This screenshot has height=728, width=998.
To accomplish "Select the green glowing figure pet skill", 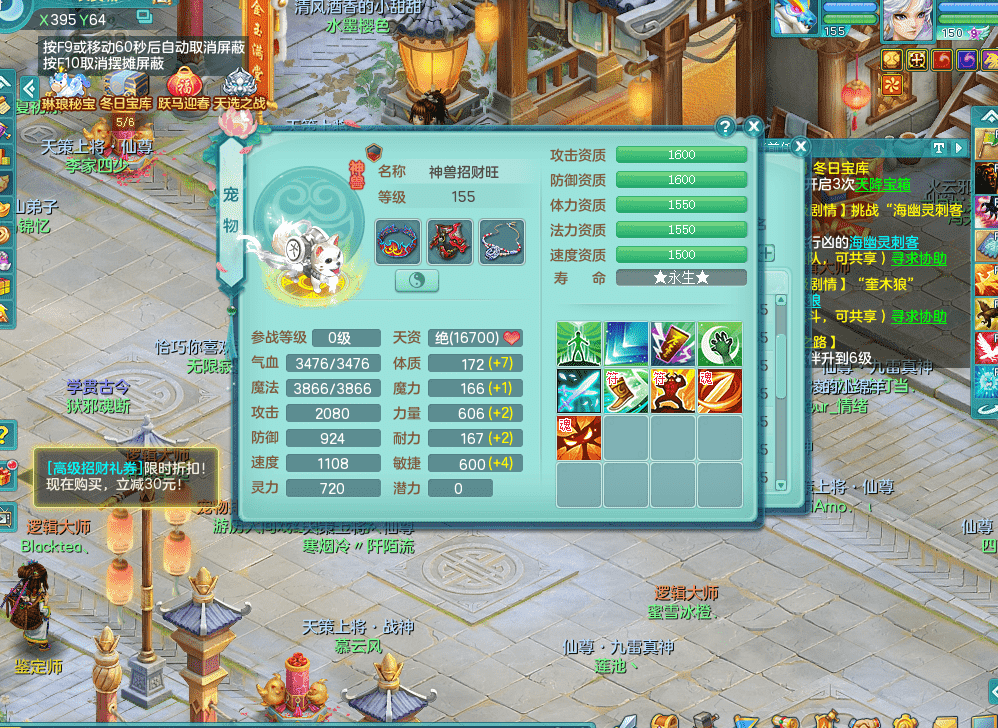I will point(579,343).
